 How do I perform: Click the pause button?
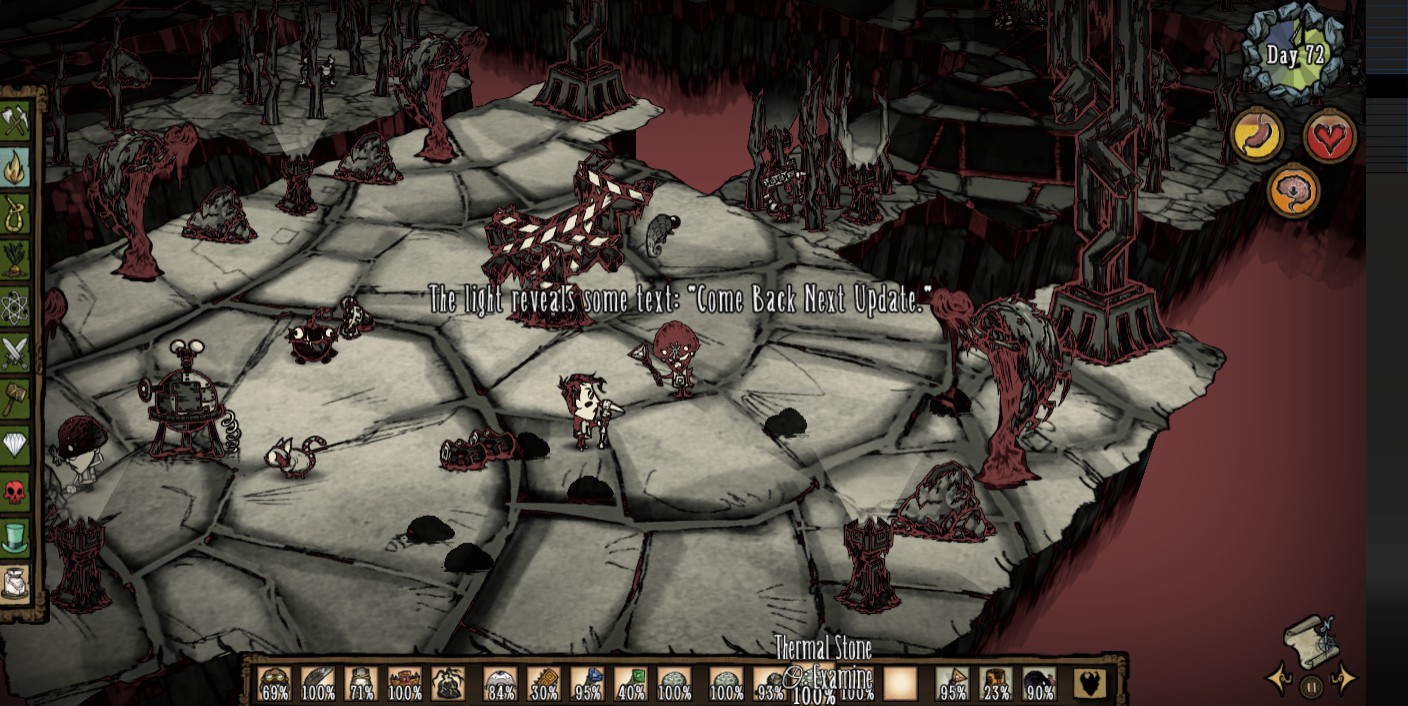(1311, 686)
